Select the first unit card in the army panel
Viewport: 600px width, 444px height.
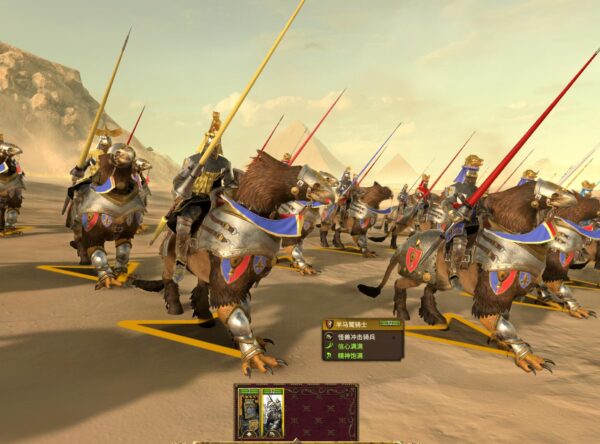click(248, 412)
